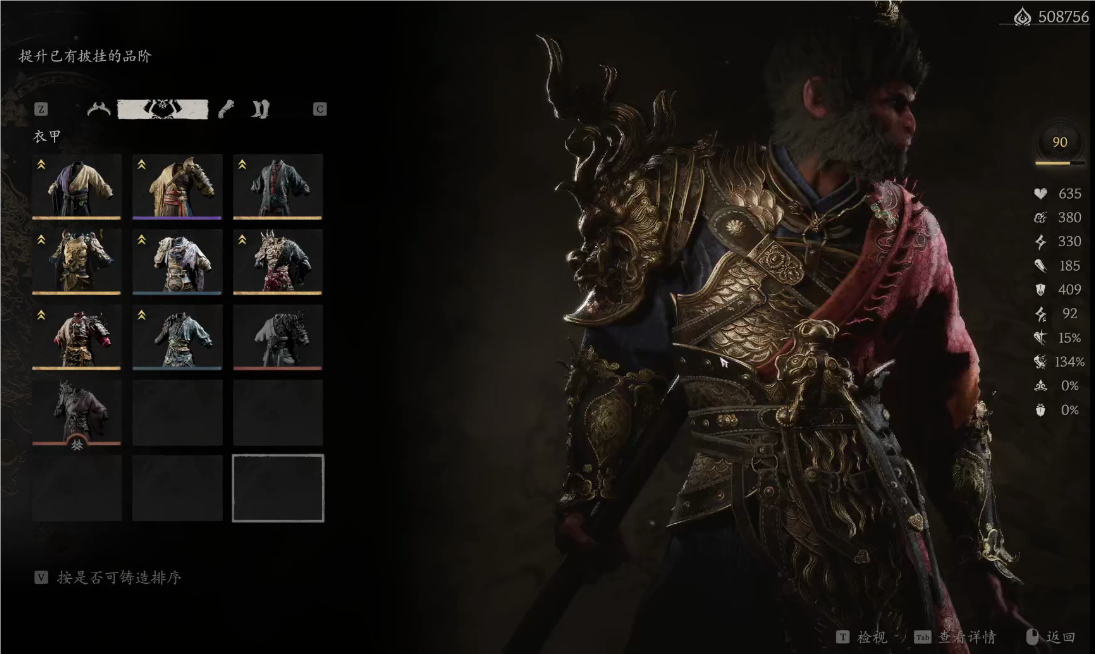
Task: Select the gold and black plated armor
Action: pyautogui.click(x=77, y=261)
